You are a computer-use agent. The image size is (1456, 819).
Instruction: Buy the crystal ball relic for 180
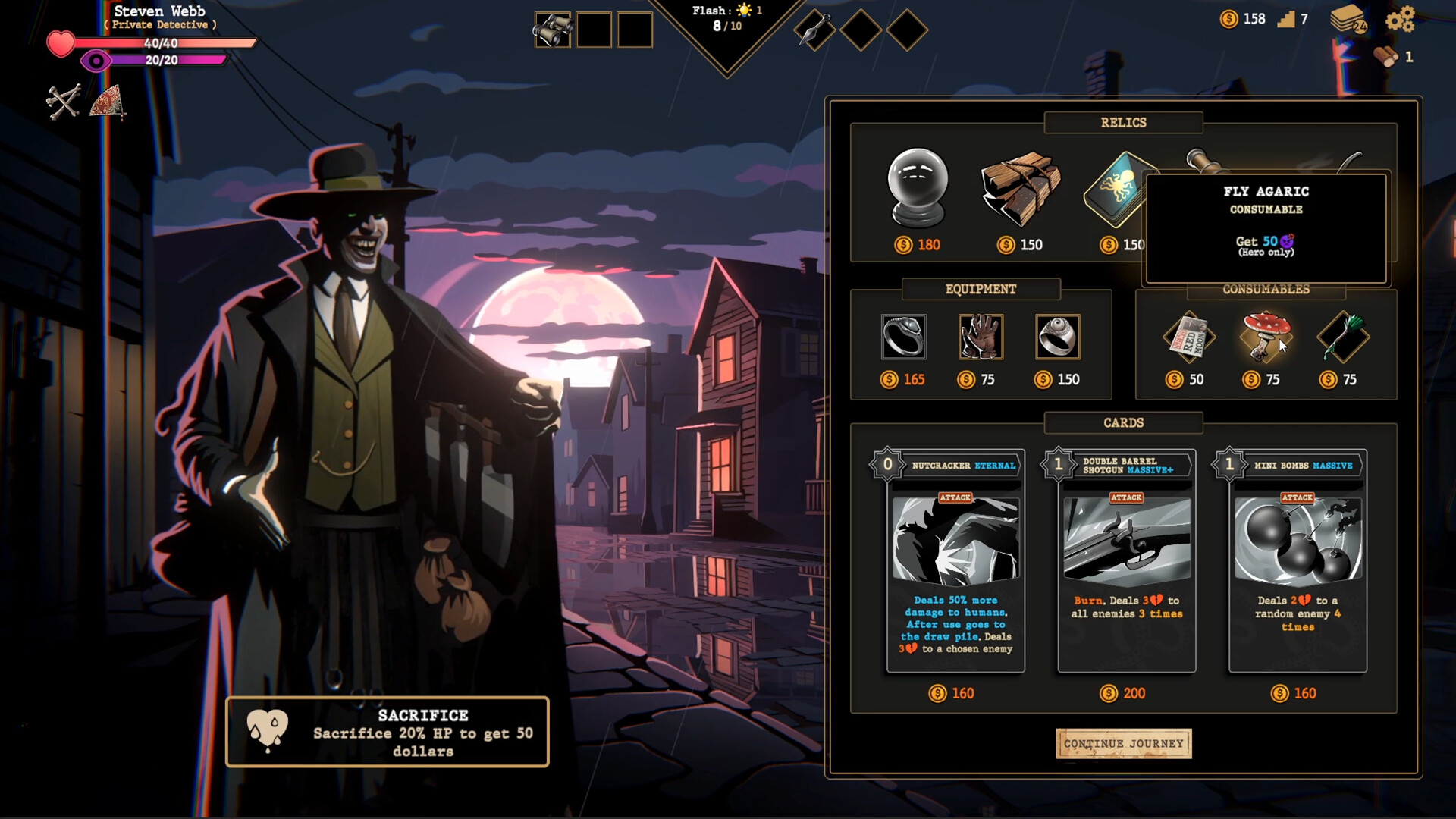pyautogui.click(x=918, y=188)
